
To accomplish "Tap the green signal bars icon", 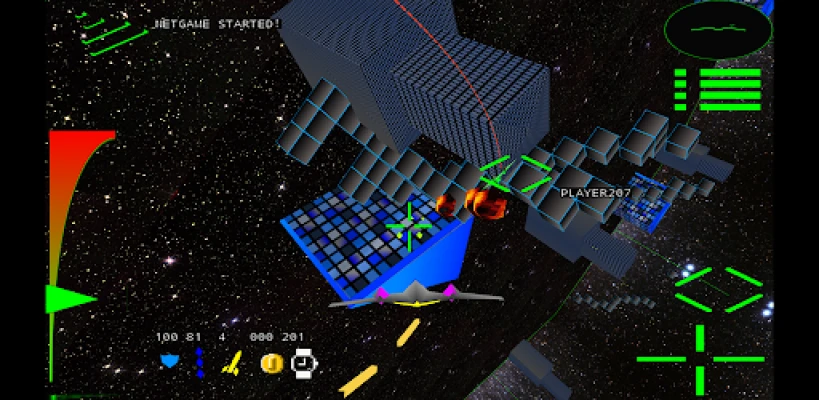I will [x=112, y=30].
